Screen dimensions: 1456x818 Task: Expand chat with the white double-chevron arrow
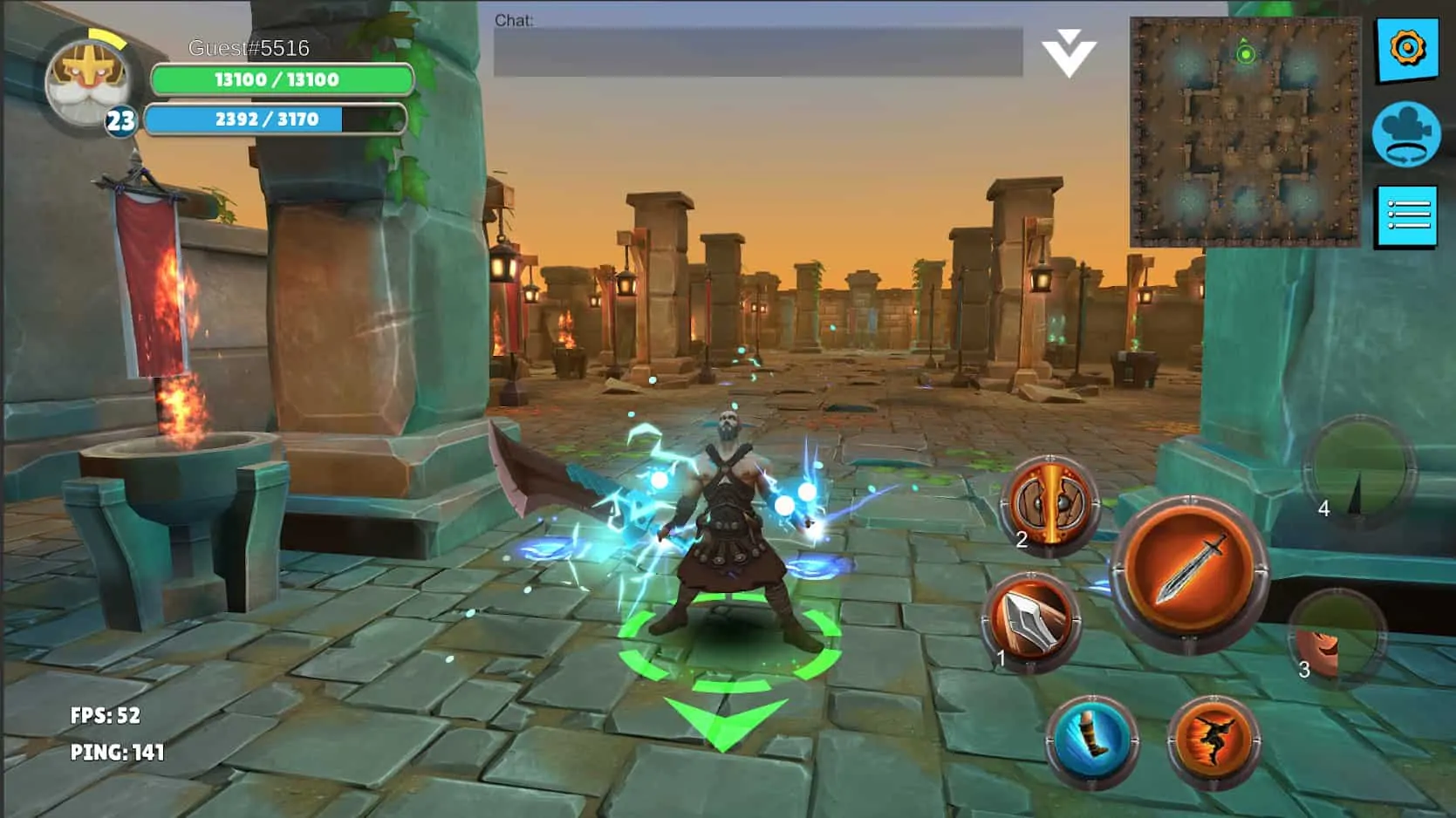click(1069, 52)
